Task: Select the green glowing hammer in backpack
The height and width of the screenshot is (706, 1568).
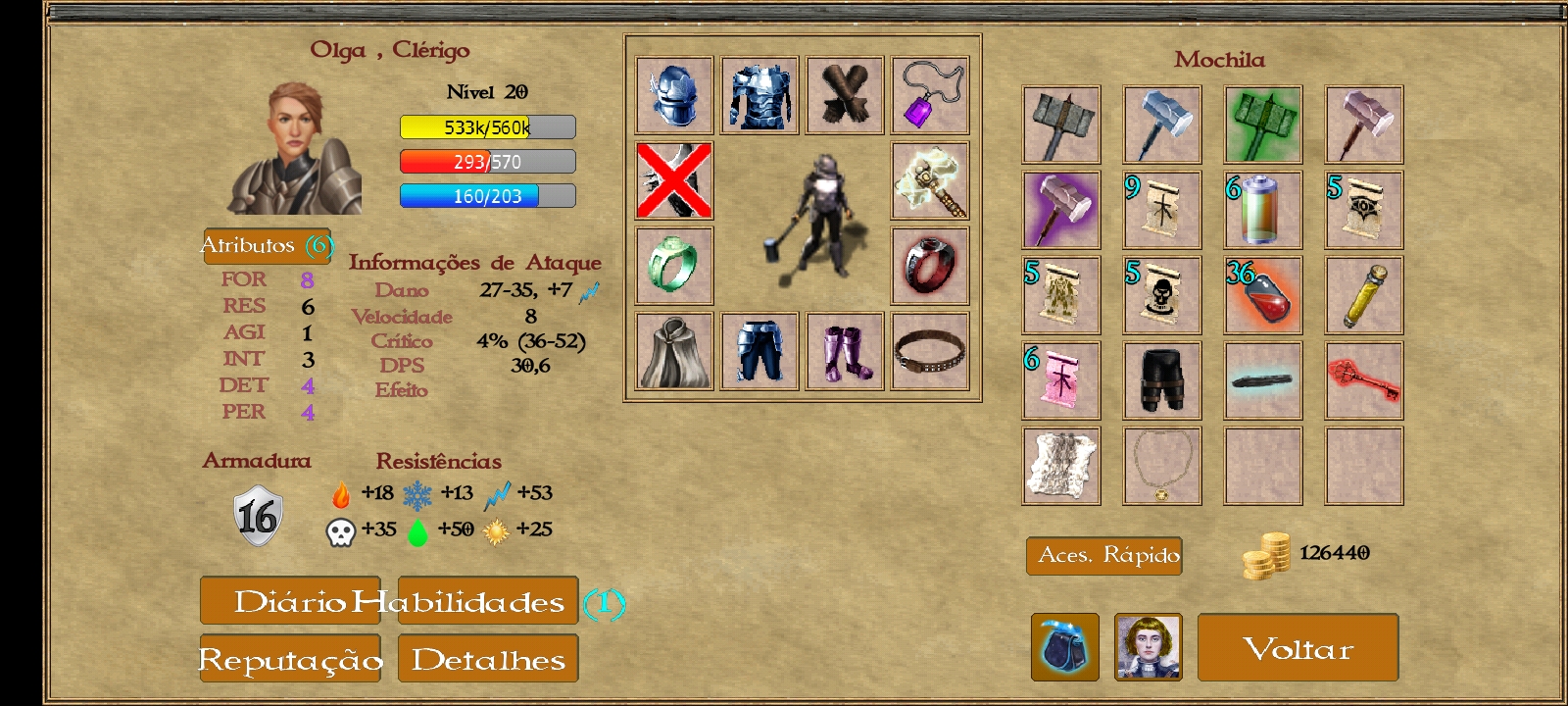Action: coord(1263,125)
